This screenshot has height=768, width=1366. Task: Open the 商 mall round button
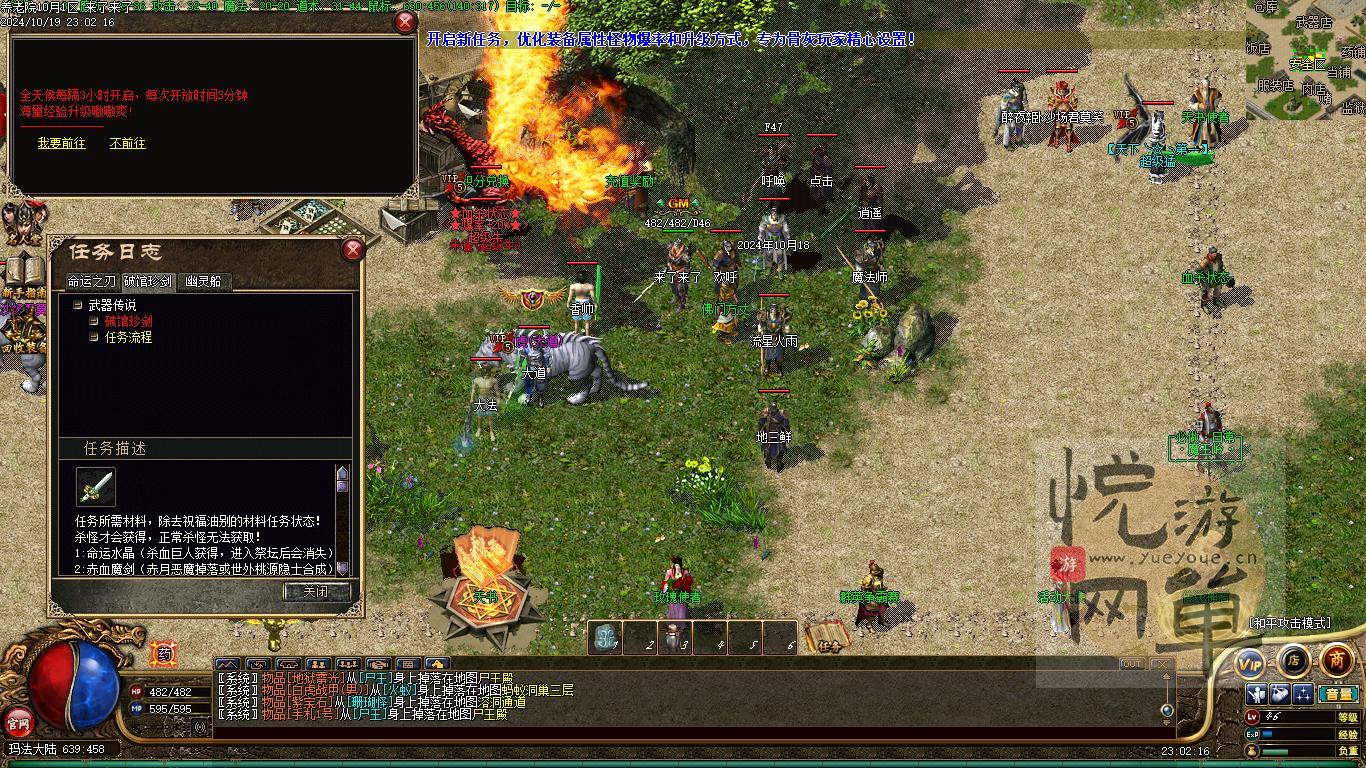[x=1337, y=660]
